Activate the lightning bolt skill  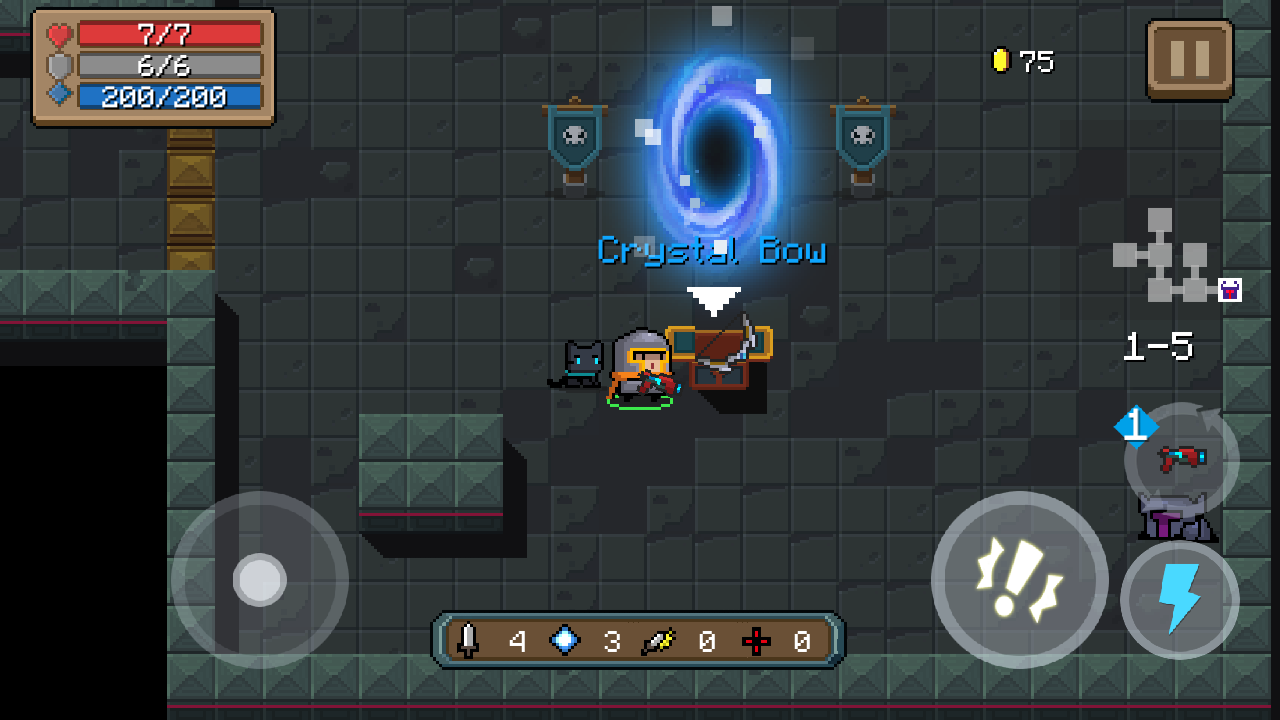click(1179, 600)
